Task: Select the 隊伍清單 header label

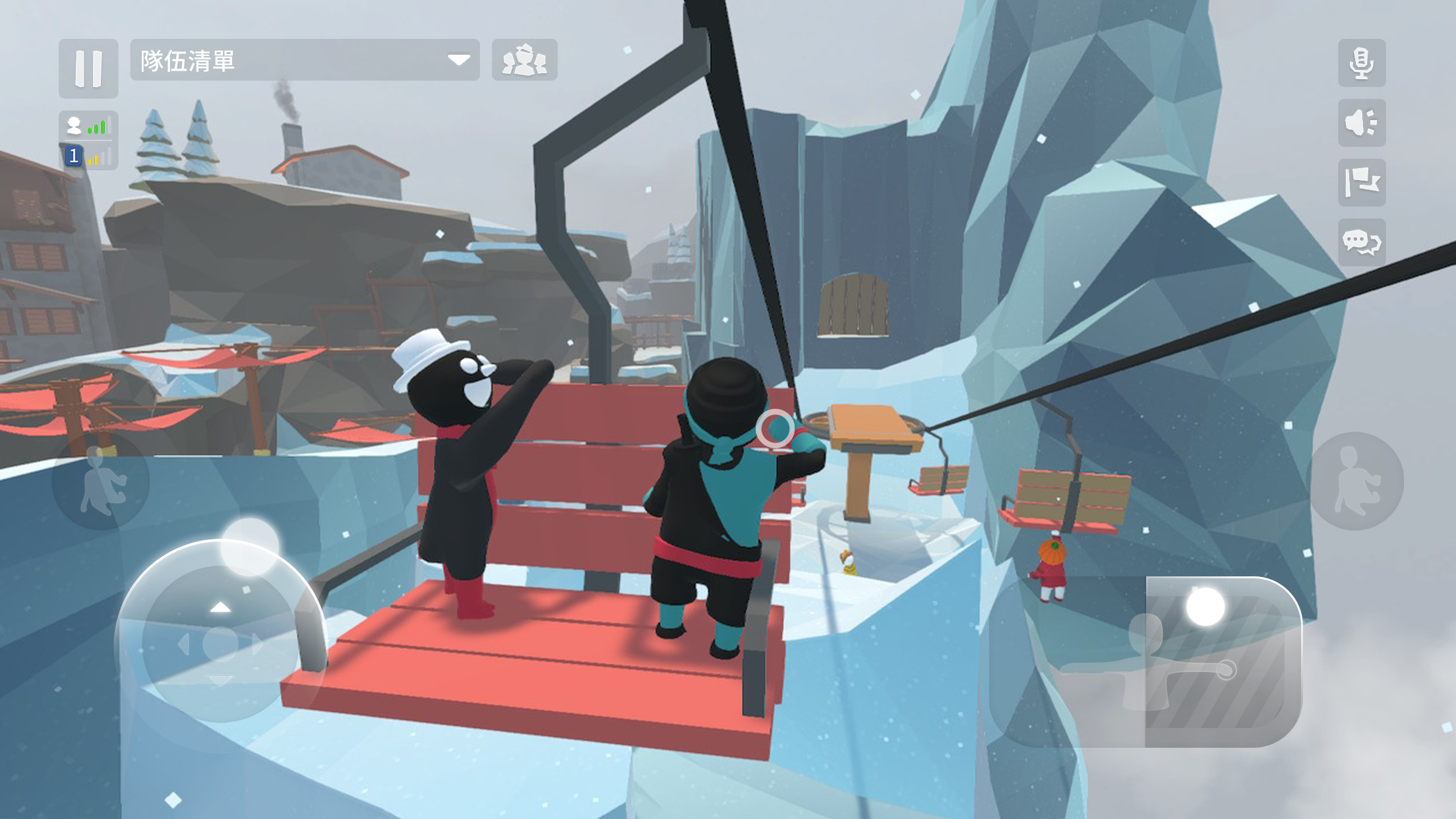Action: point(187,61)
